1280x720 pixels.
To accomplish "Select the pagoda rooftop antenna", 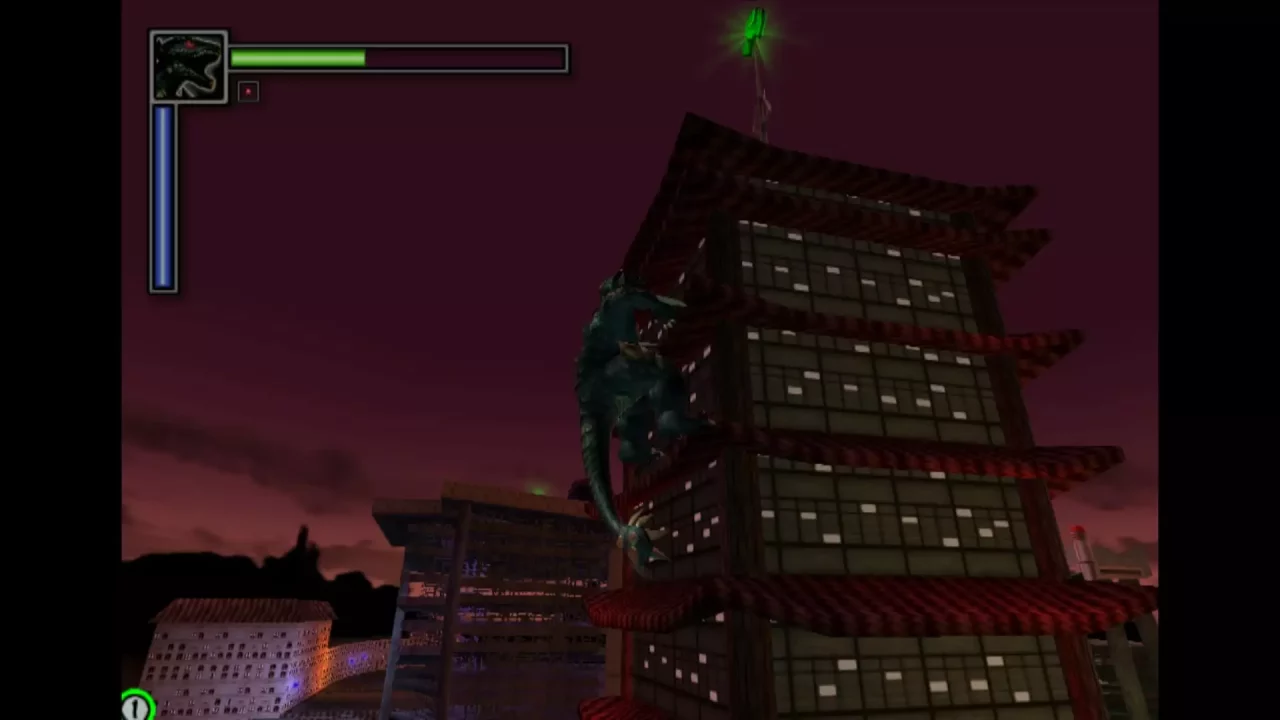I will click(758, 90).
